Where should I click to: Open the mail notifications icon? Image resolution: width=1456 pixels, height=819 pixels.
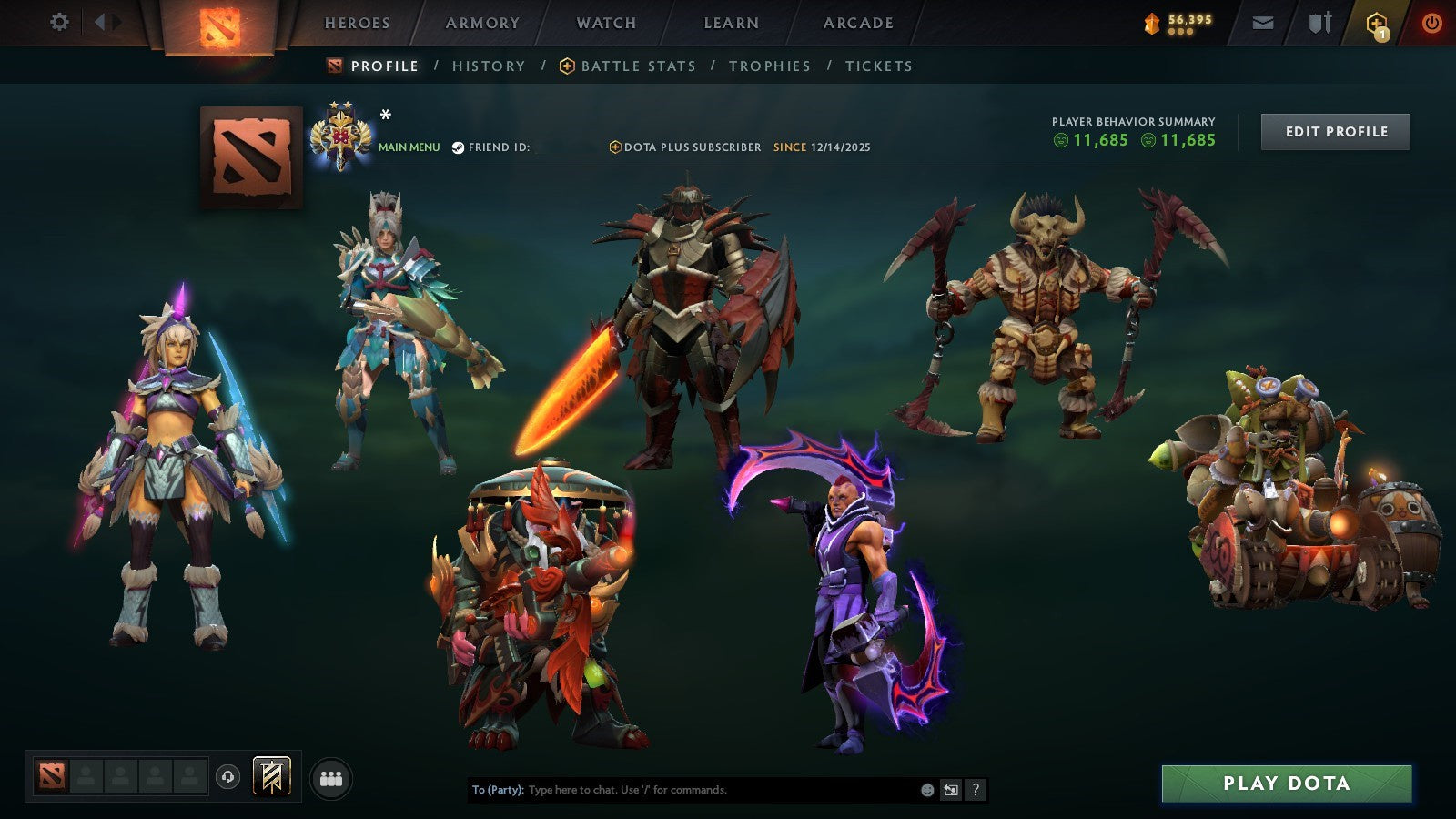[1262, 23]
